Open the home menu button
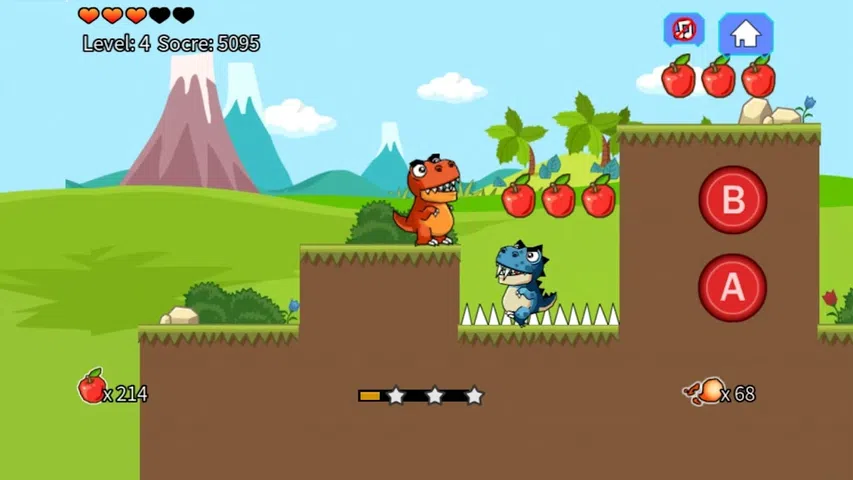The width and height of the screenshot is (853, 480). tap(745, 33)
